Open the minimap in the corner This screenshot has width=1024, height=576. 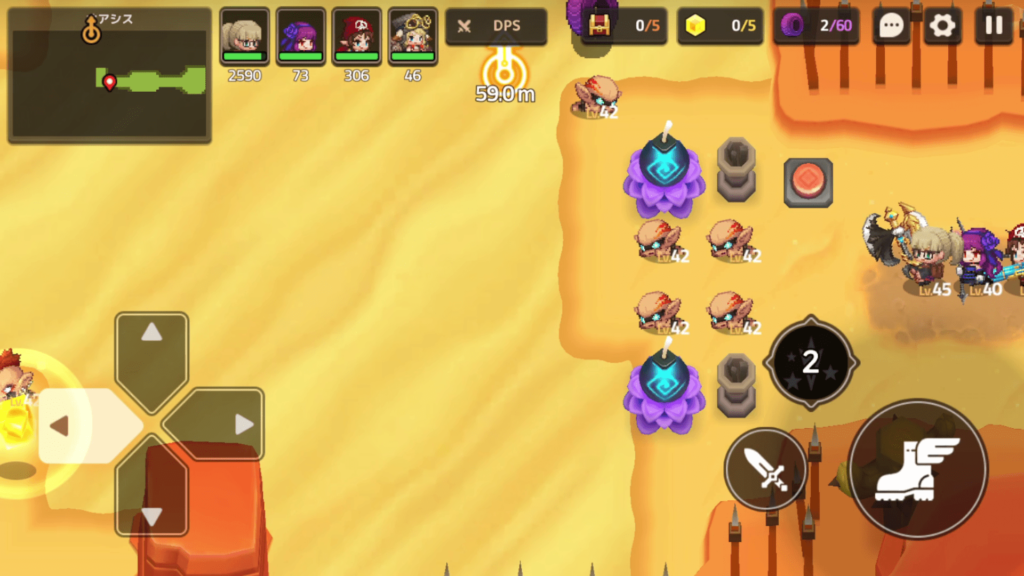point(109,76)
